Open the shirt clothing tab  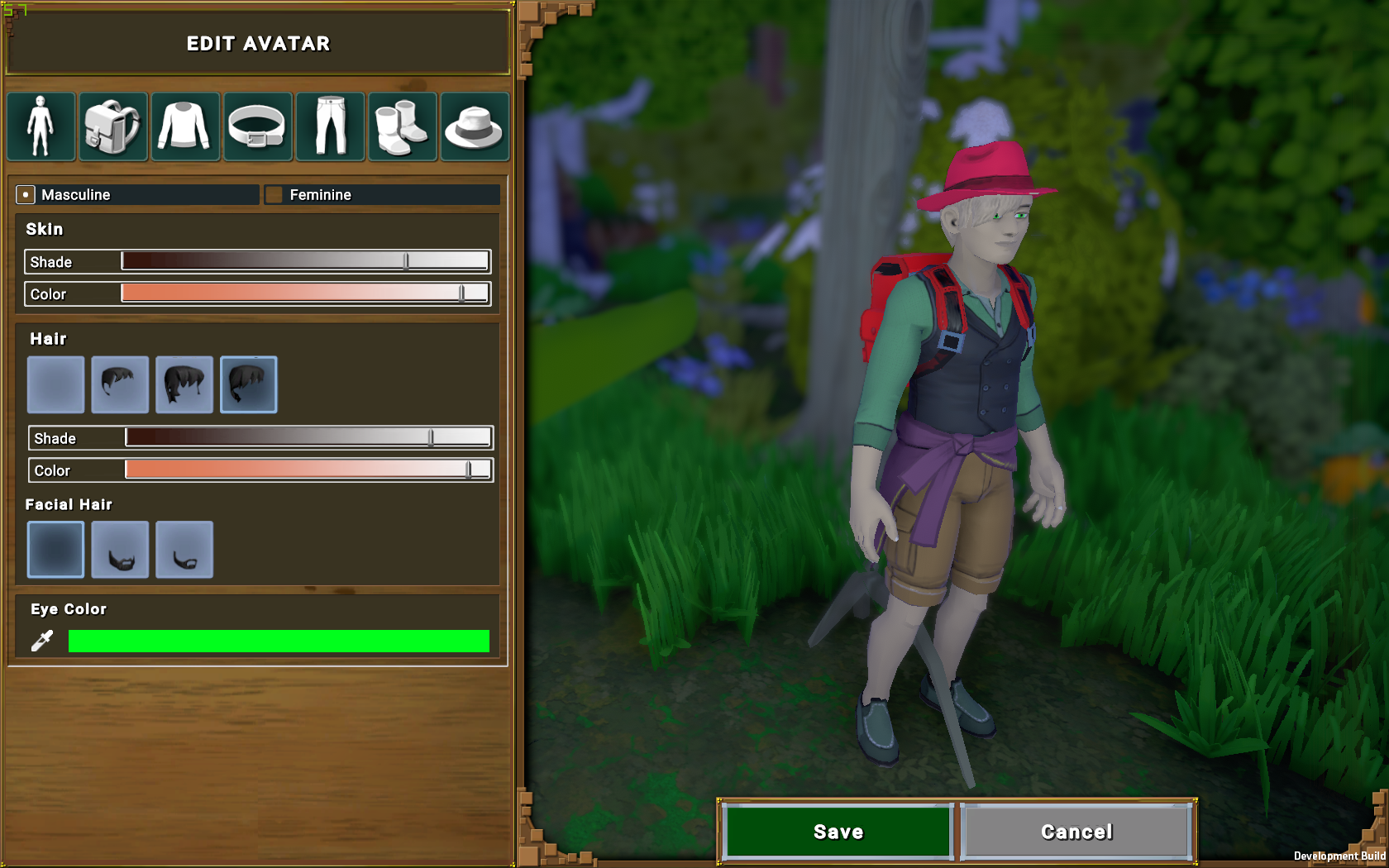pyautogui.click(x=185, y=126)
